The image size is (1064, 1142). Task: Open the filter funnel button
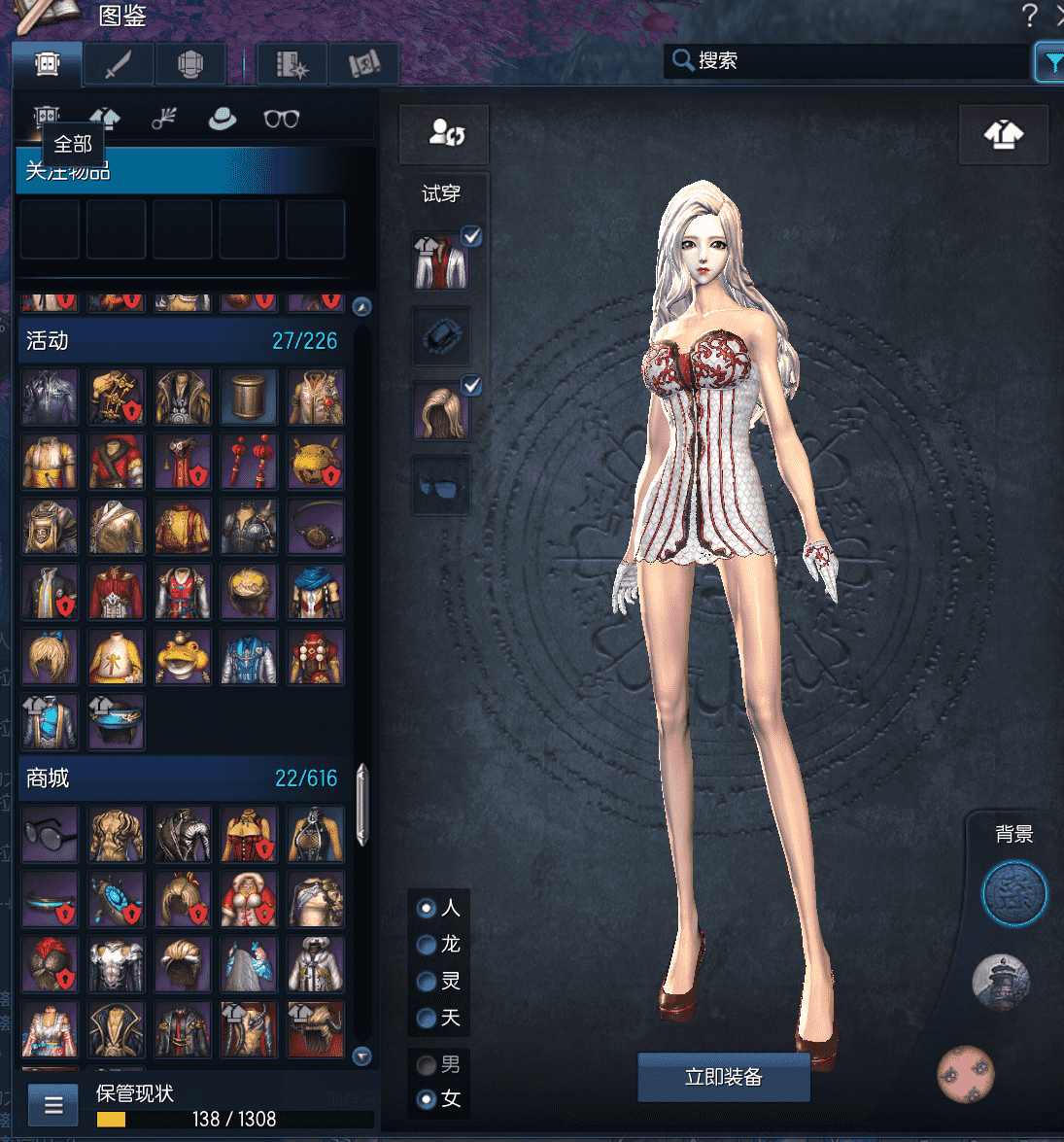(x=1050, y=62)
